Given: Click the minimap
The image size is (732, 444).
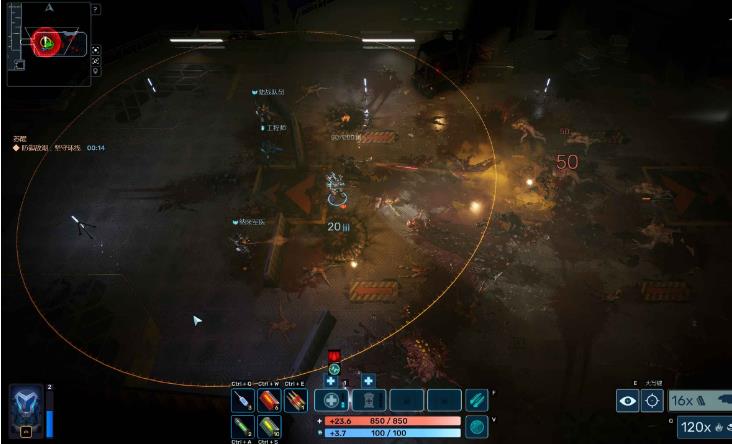Looking at the screenshot, I should (47, 45).
